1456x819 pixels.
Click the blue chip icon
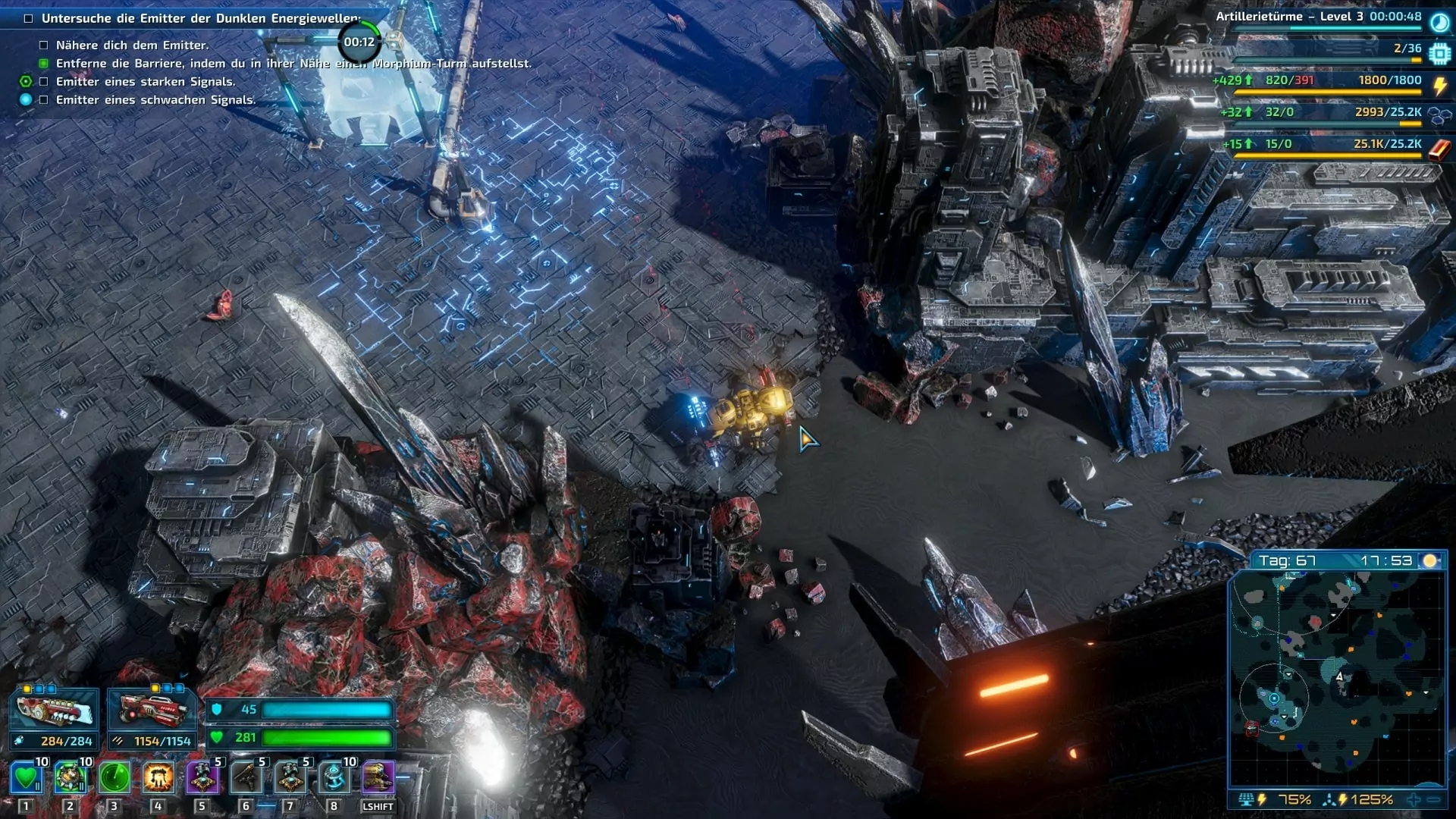click(x=1439, y=54)
